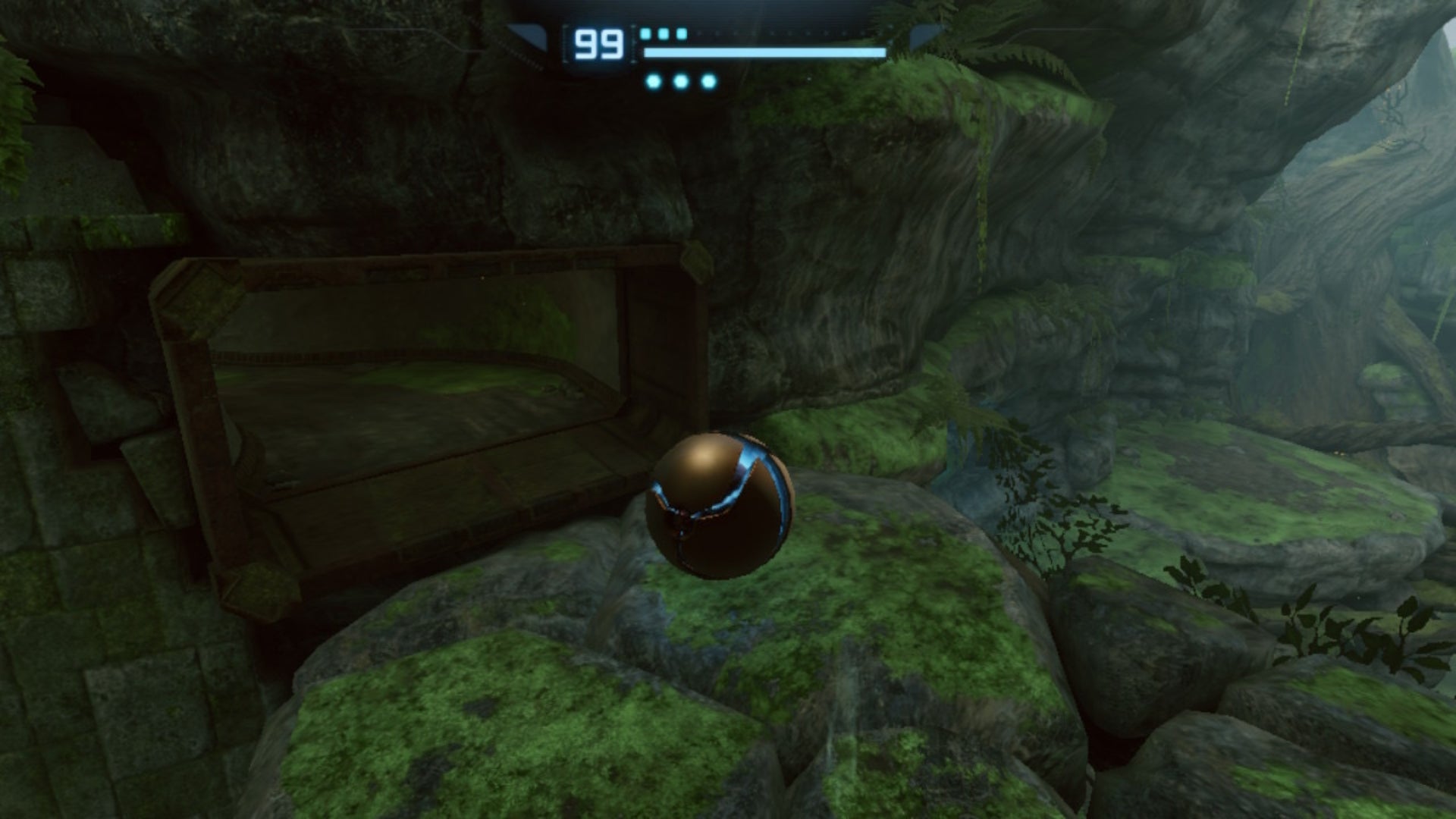This screenshot has width=1456, height=819.
Task: Select the middle round HUD dot
Action: click(x=680, y=81)
